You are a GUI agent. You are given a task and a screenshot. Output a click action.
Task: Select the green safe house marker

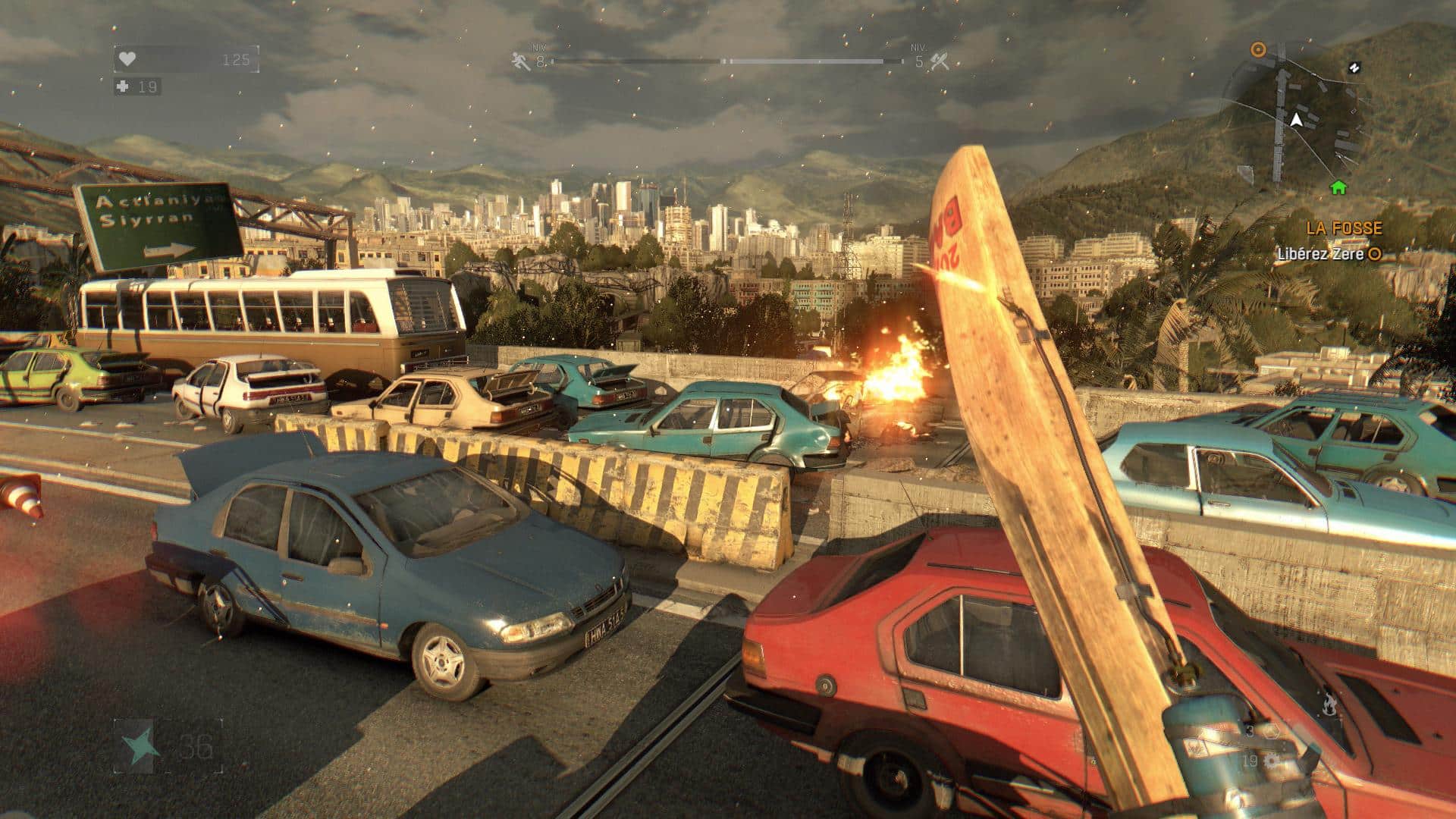tap(1338, 187)
